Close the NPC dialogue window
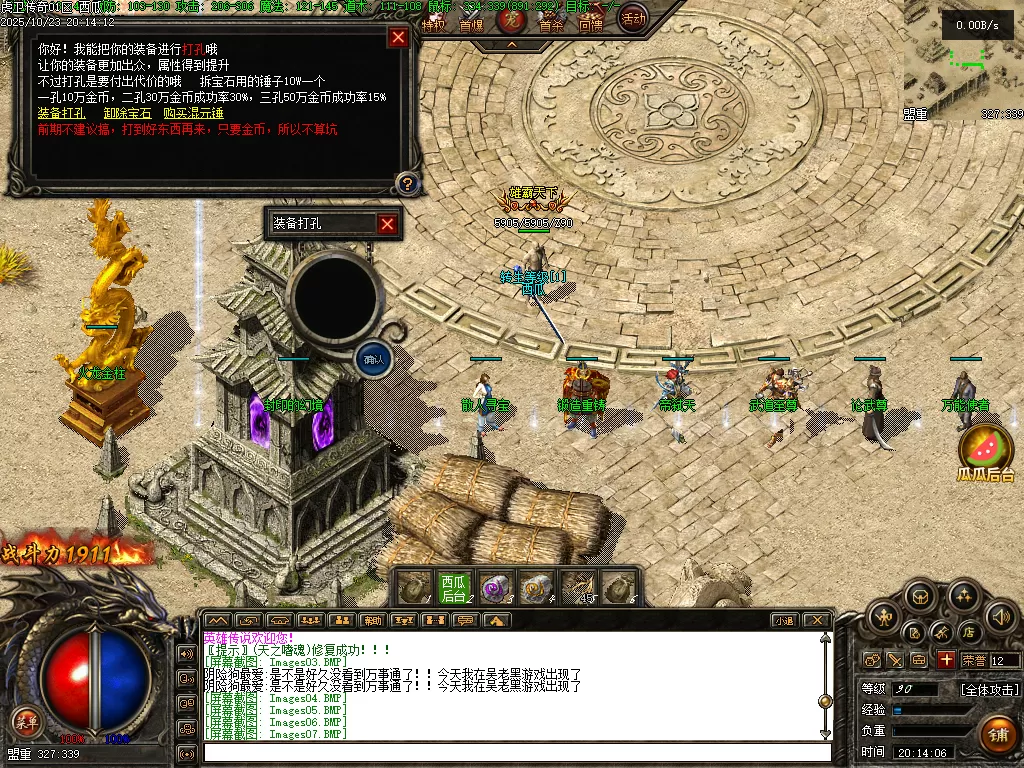1024x768 pixels. click(398, 37)
